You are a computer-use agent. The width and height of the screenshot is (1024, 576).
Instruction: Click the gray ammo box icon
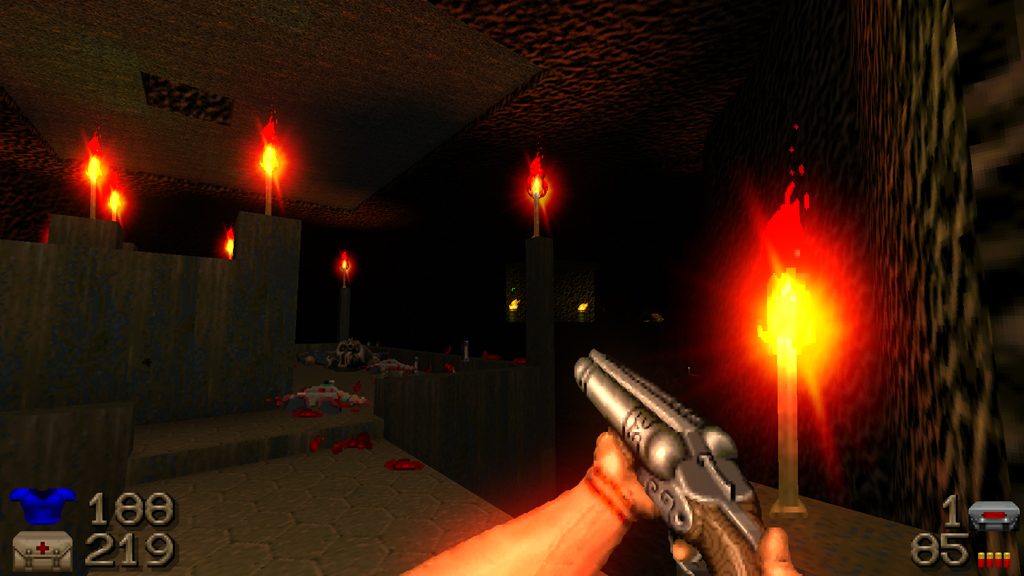tap(993, 516)
